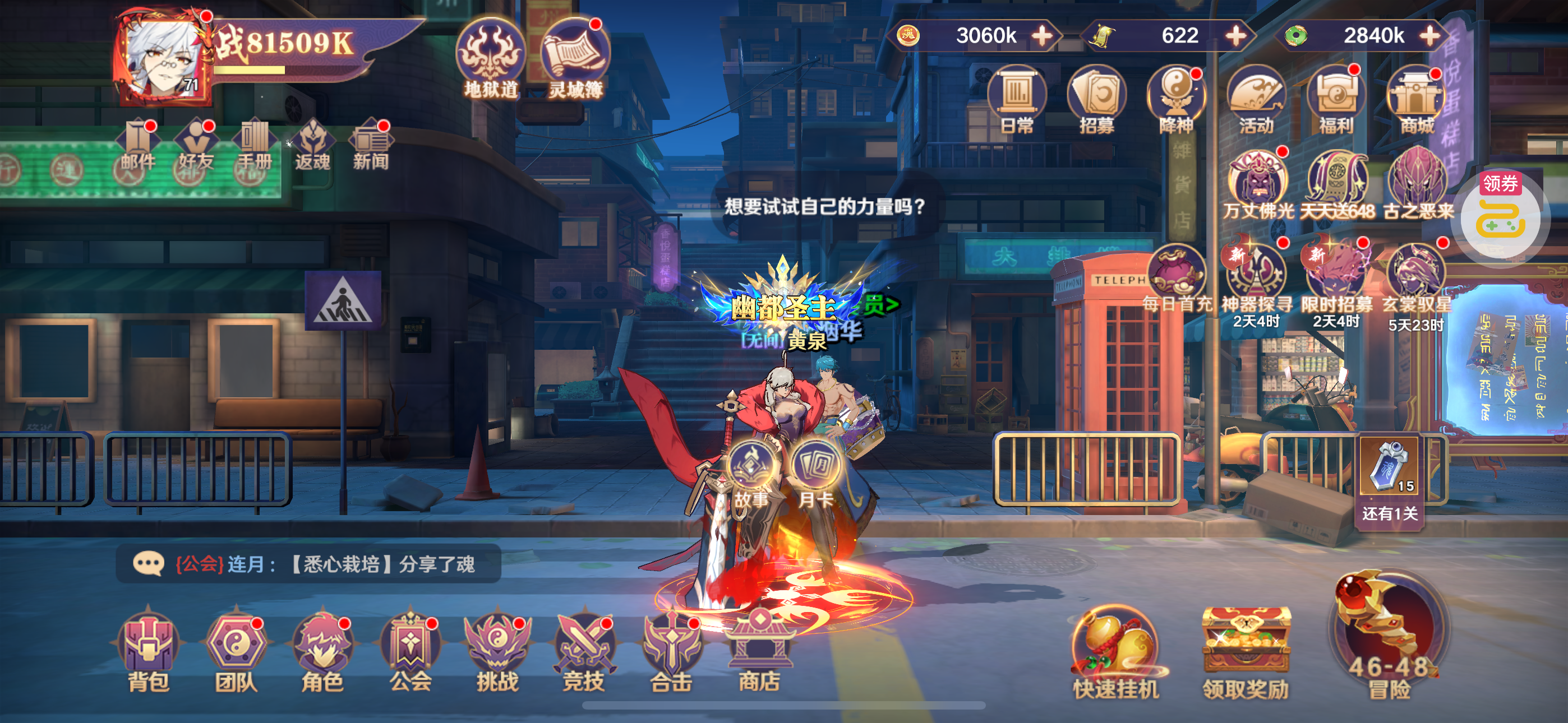Enter the 46-48 冒险 adventure stage
Image resolution: width=1568 pixels, height=723 pixels.
pos(1389,639)
